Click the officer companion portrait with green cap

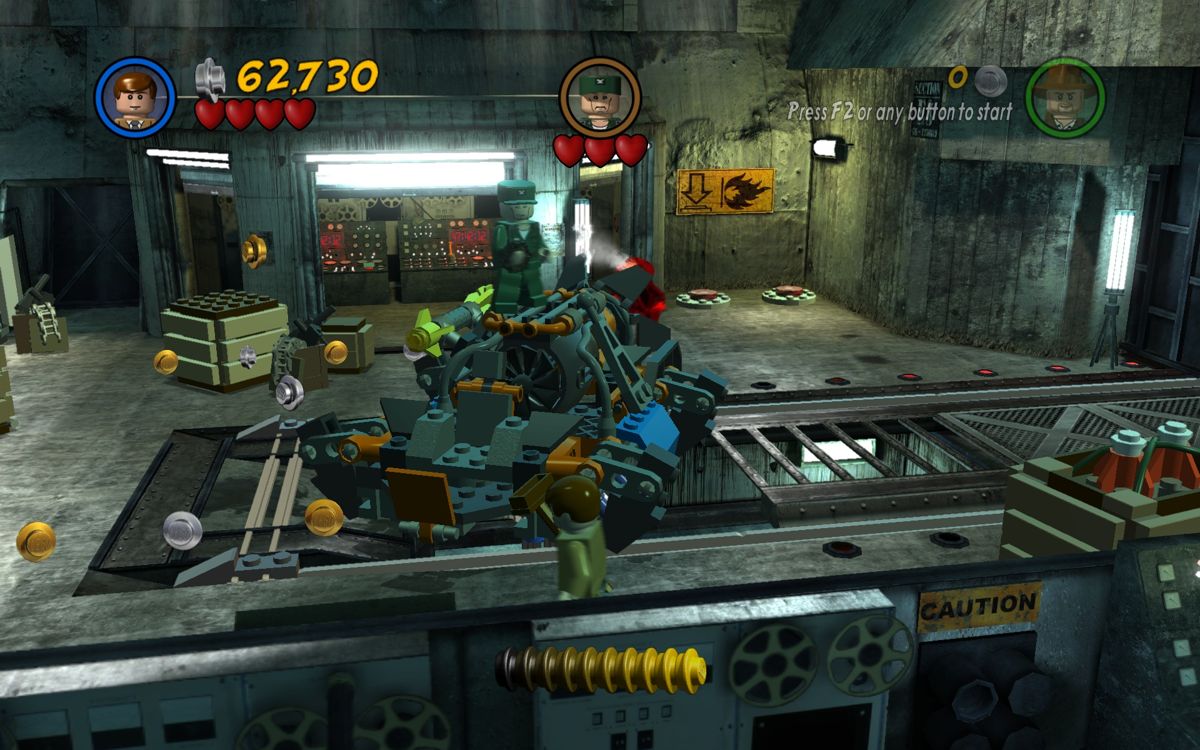tap(600, 97)
